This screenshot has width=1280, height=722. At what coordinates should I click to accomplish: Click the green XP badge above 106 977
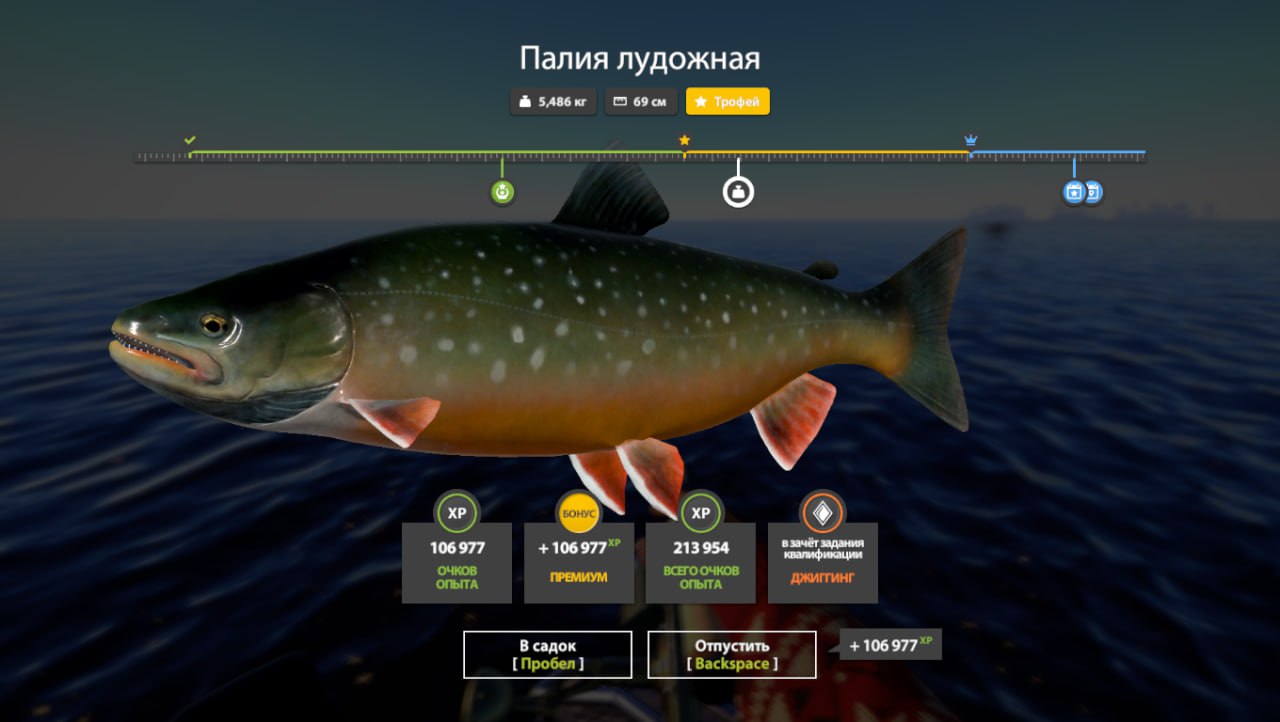click(x=459, y=513)
